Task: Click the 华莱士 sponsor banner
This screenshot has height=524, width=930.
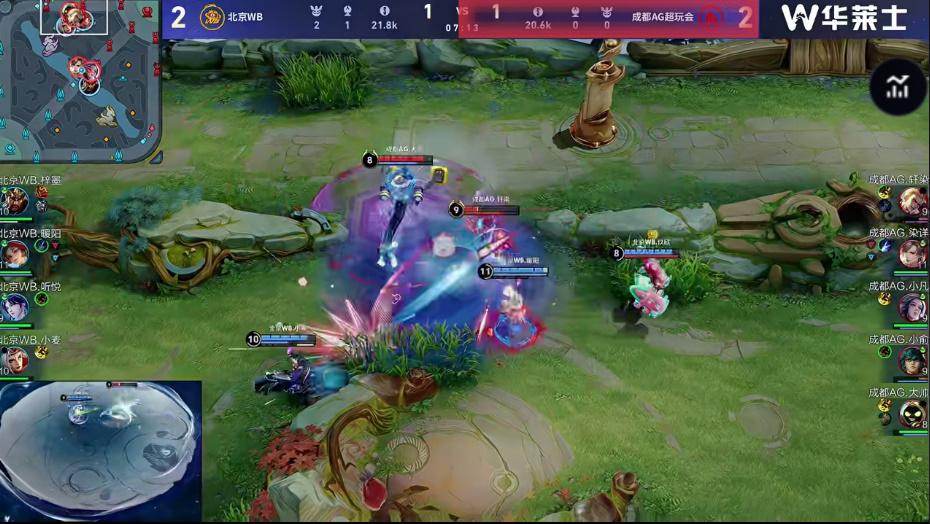Action: tap(843, 18)
